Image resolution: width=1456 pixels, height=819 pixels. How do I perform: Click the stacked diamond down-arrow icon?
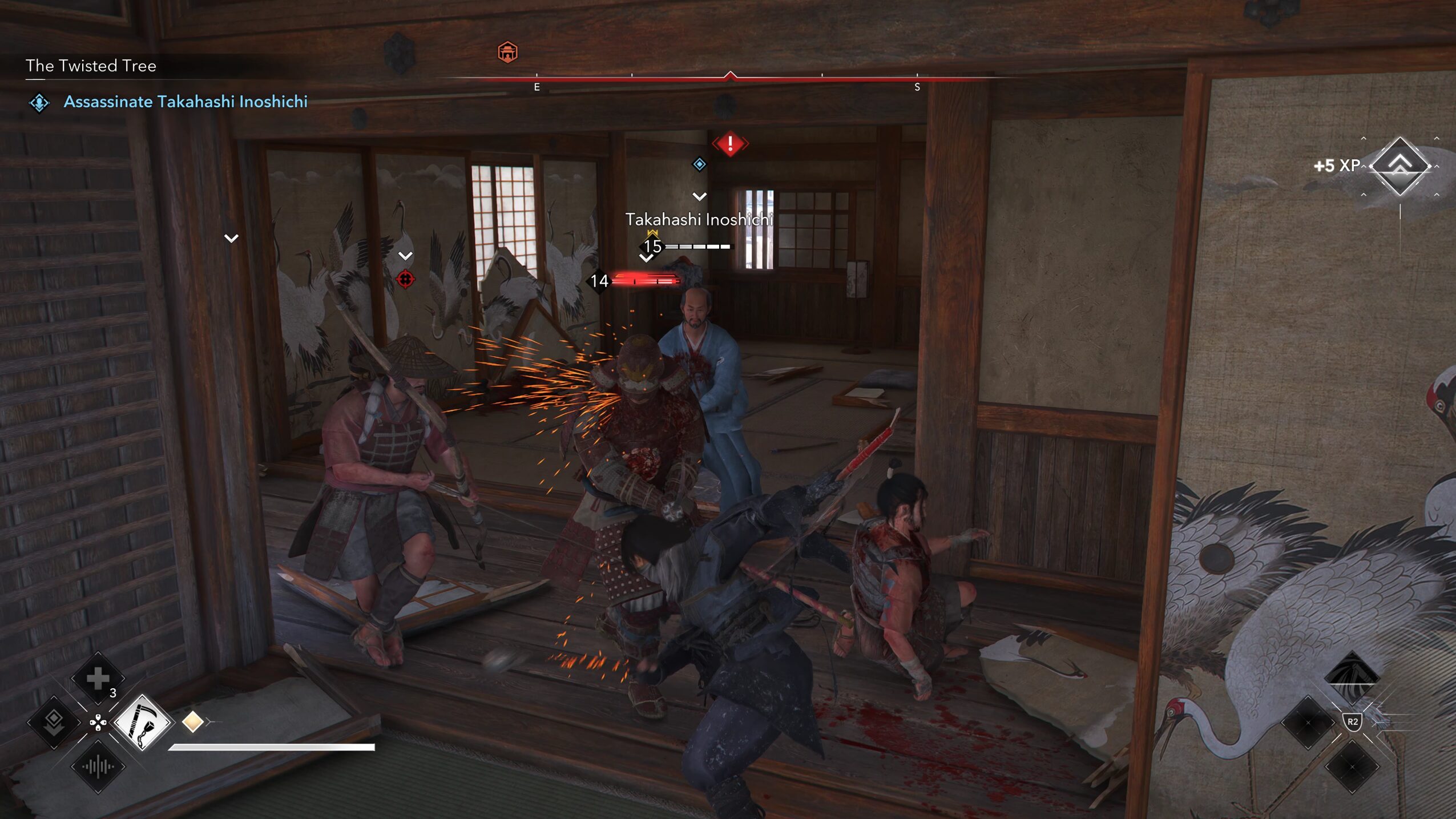54,722
